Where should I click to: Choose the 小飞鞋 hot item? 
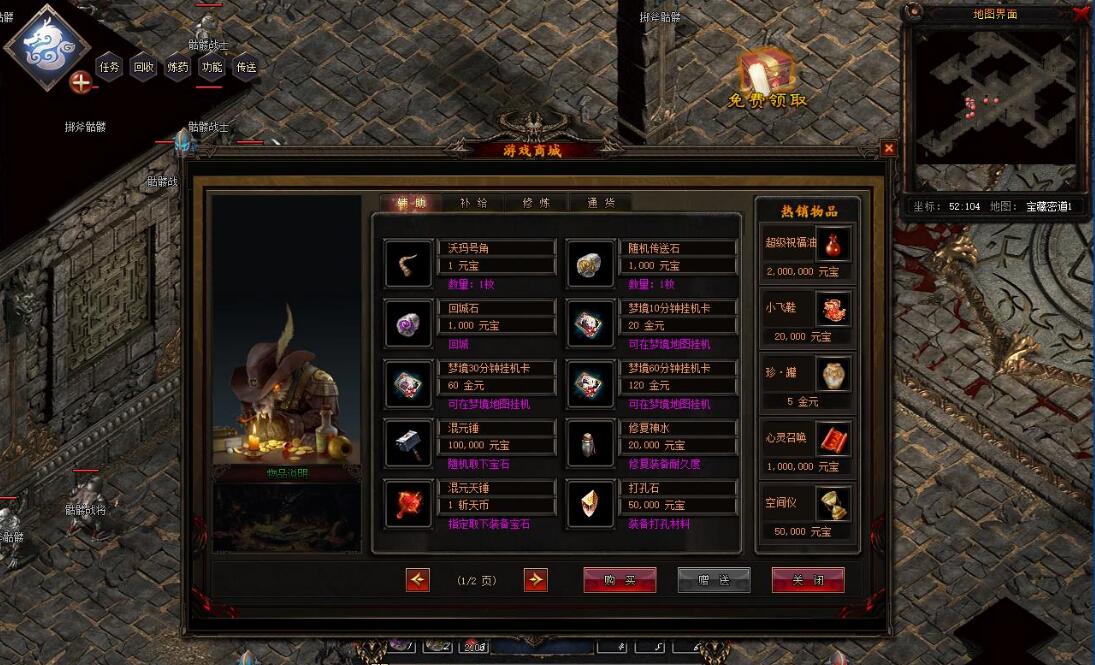(x=833, y=310)
